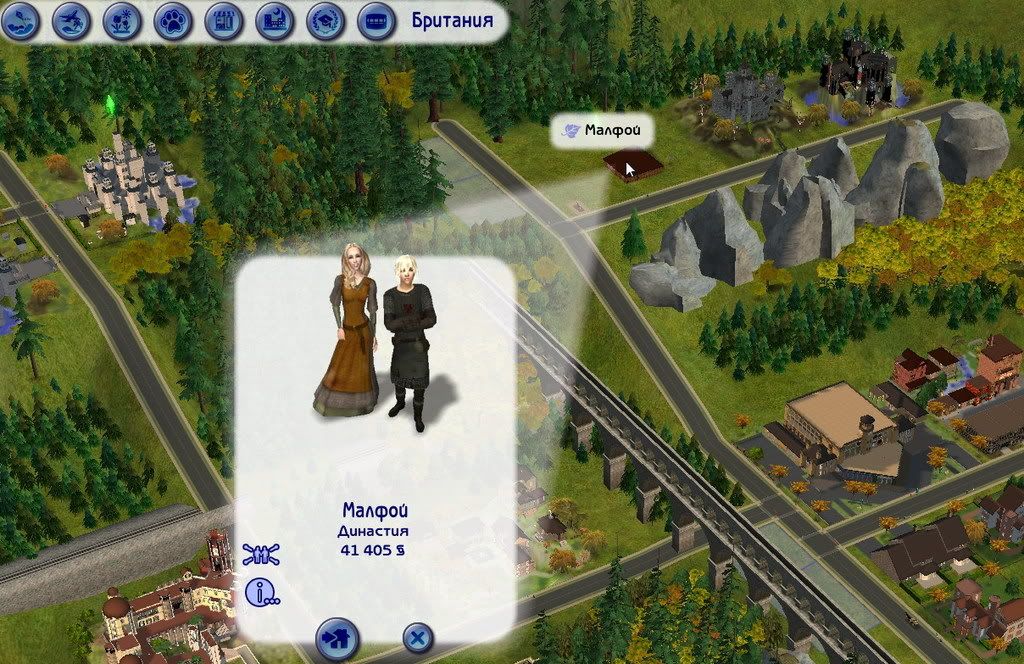Enter the Малфой household lot

[337, 637]
